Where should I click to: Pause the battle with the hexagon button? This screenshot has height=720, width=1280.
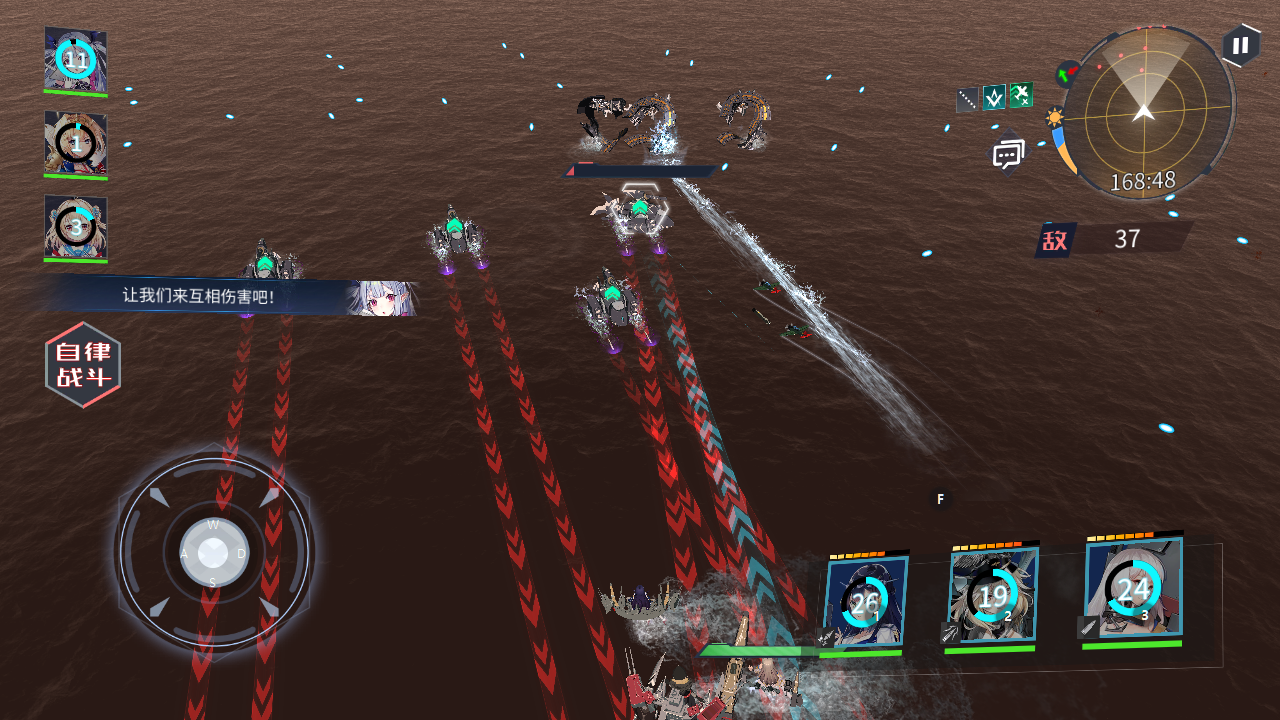coord(1240,46)
